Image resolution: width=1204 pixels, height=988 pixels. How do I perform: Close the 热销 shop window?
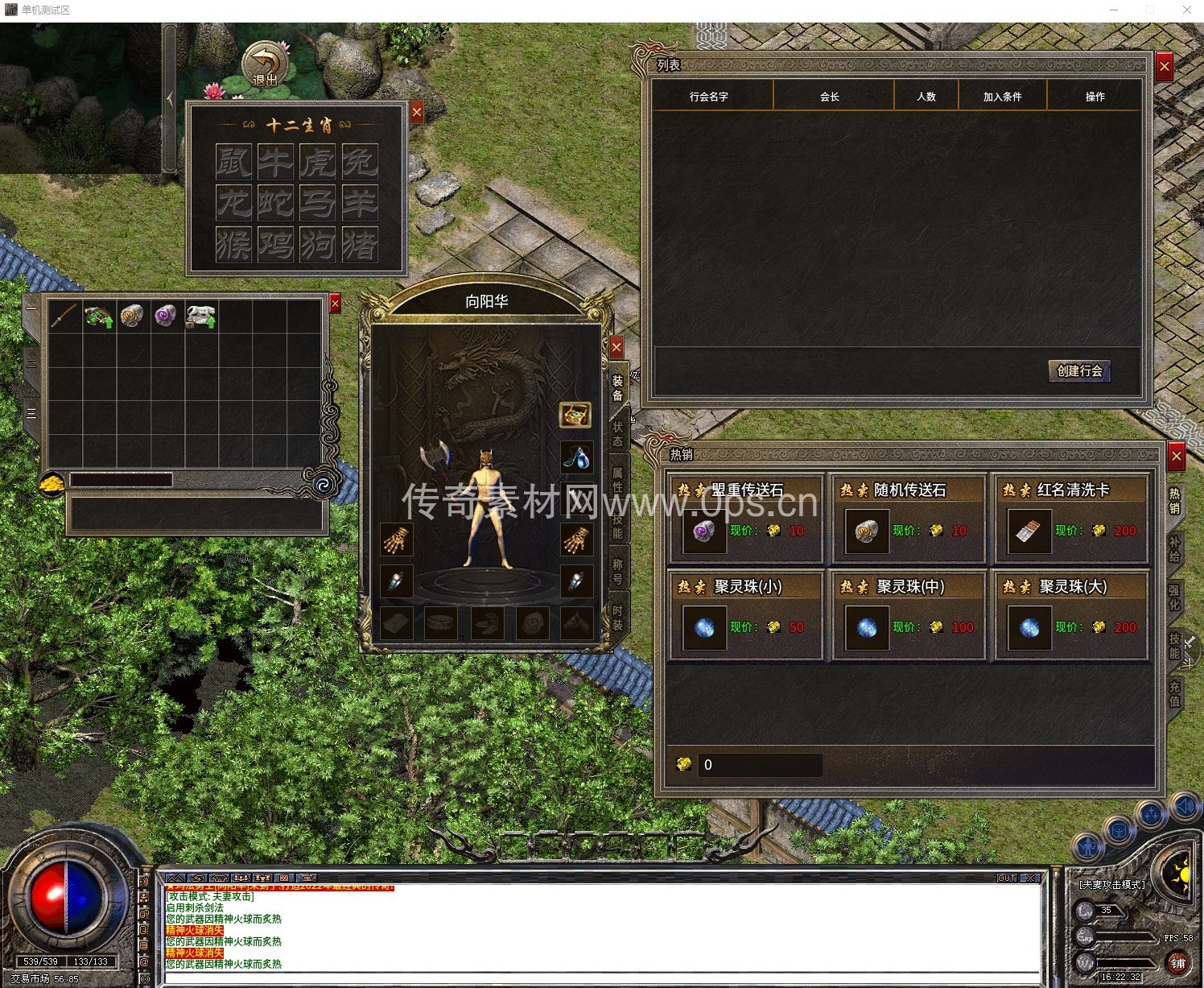coord(1176,457)
